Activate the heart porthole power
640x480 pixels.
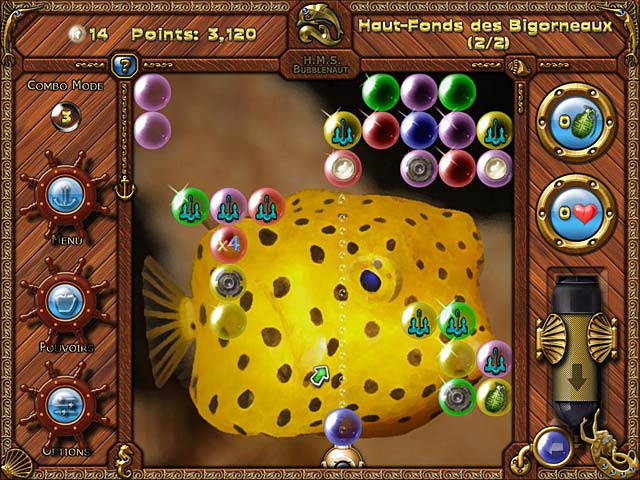point(575,214)
